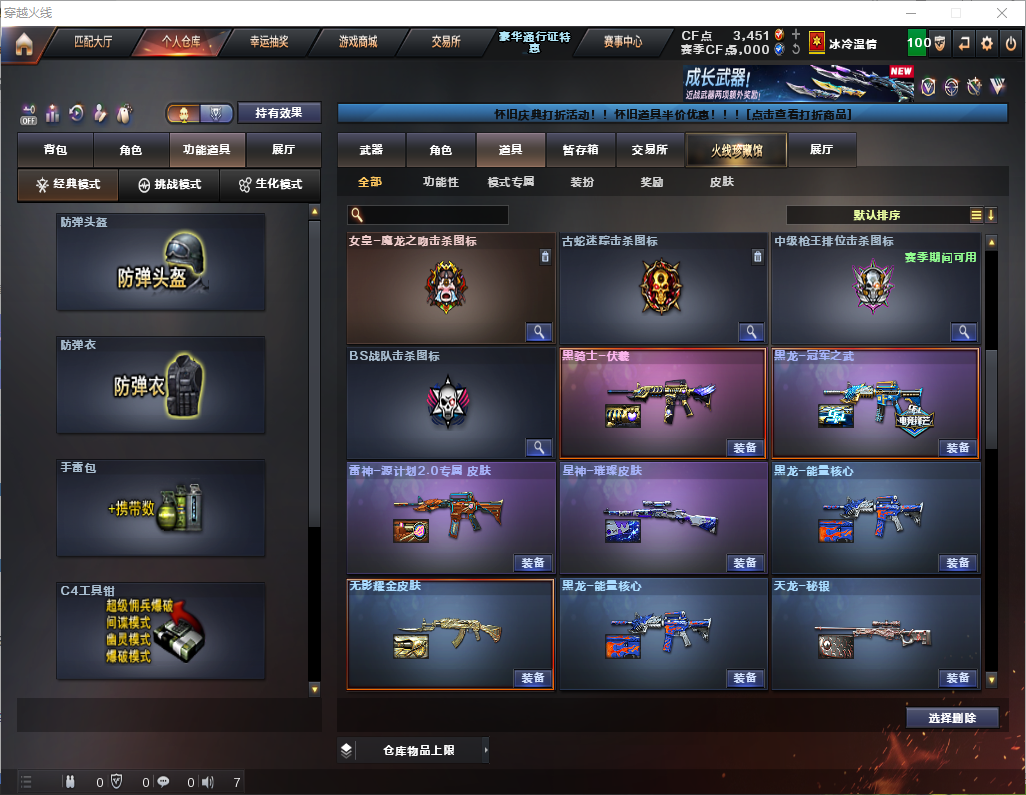Click the home icon button
Screen dimensions: 1026x795
click(x=24, y=44)
